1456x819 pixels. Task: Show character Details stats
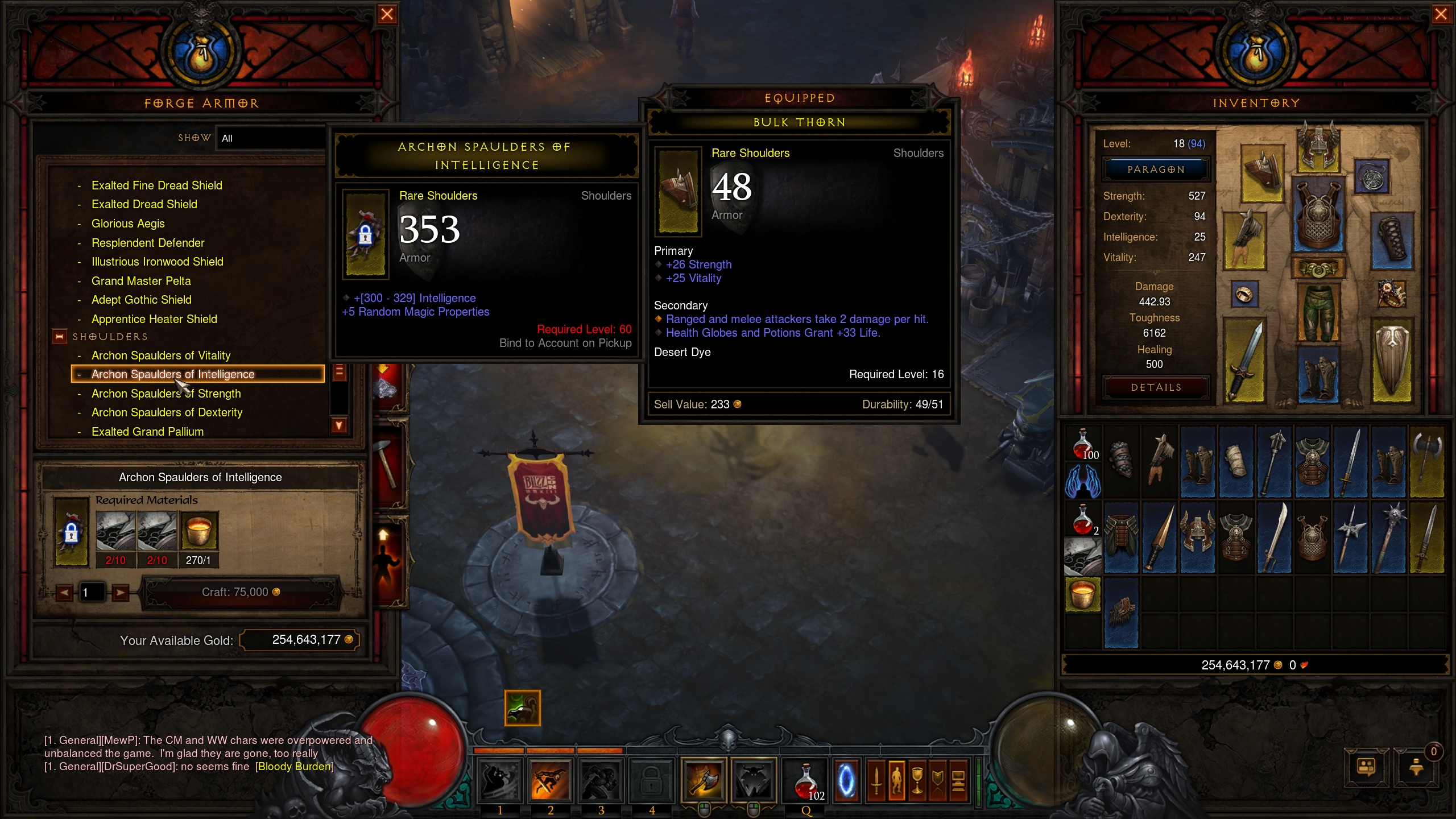[1155, 387]
